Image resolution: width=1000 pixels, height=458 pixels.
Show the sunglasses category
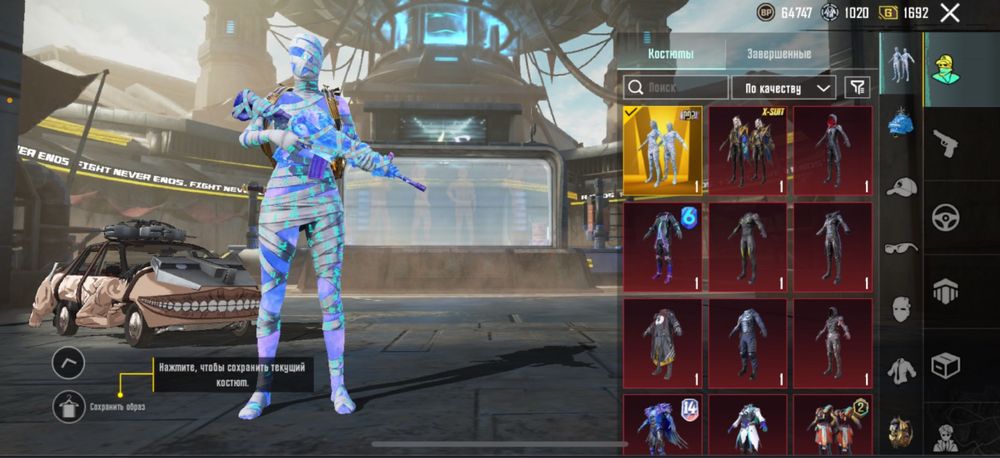point(901,248)
